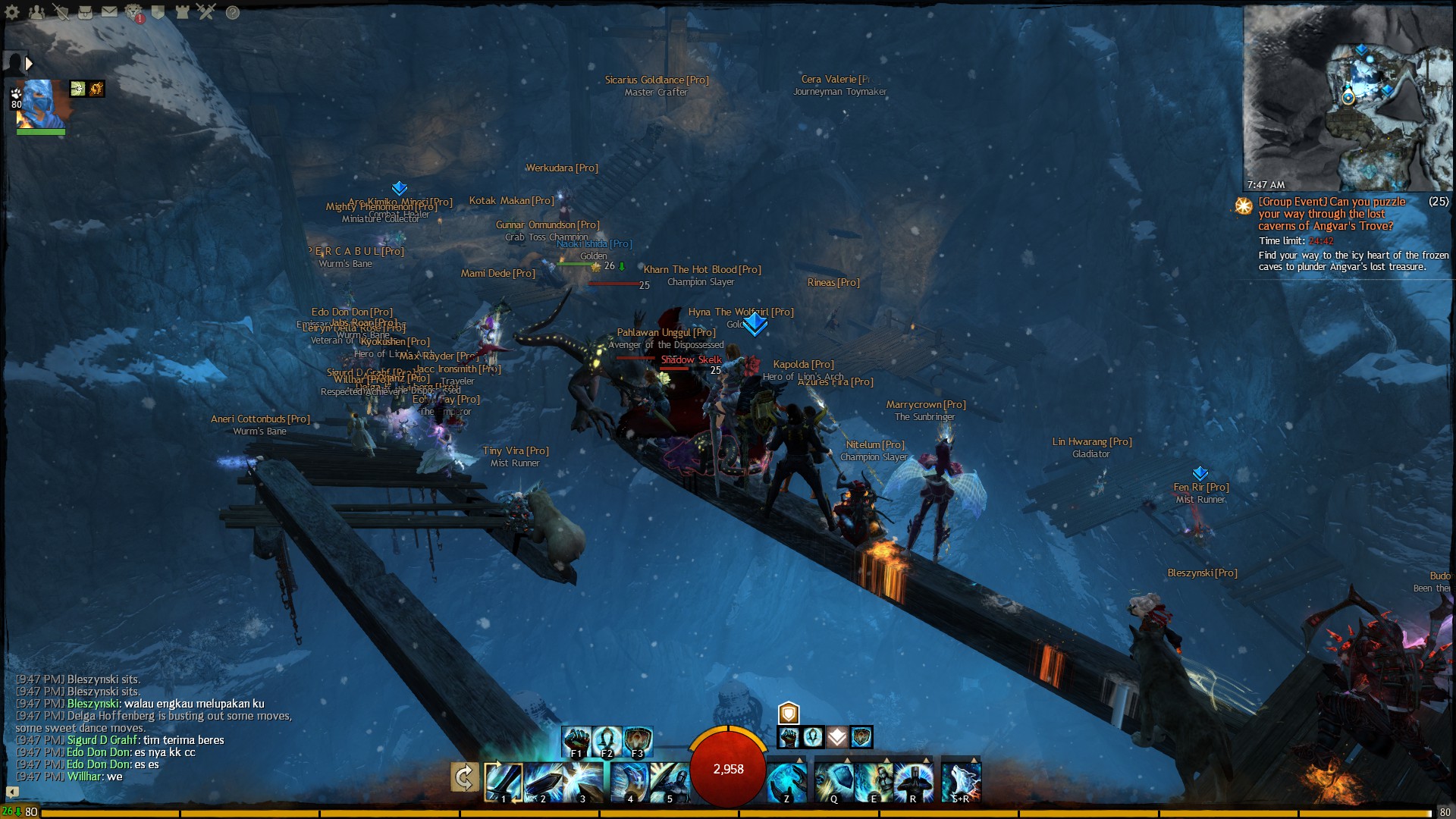Screen dimensions: 1456x819
Task: Expand the skill selector arrow above Q slot
Action: click(x=847, y=759)
